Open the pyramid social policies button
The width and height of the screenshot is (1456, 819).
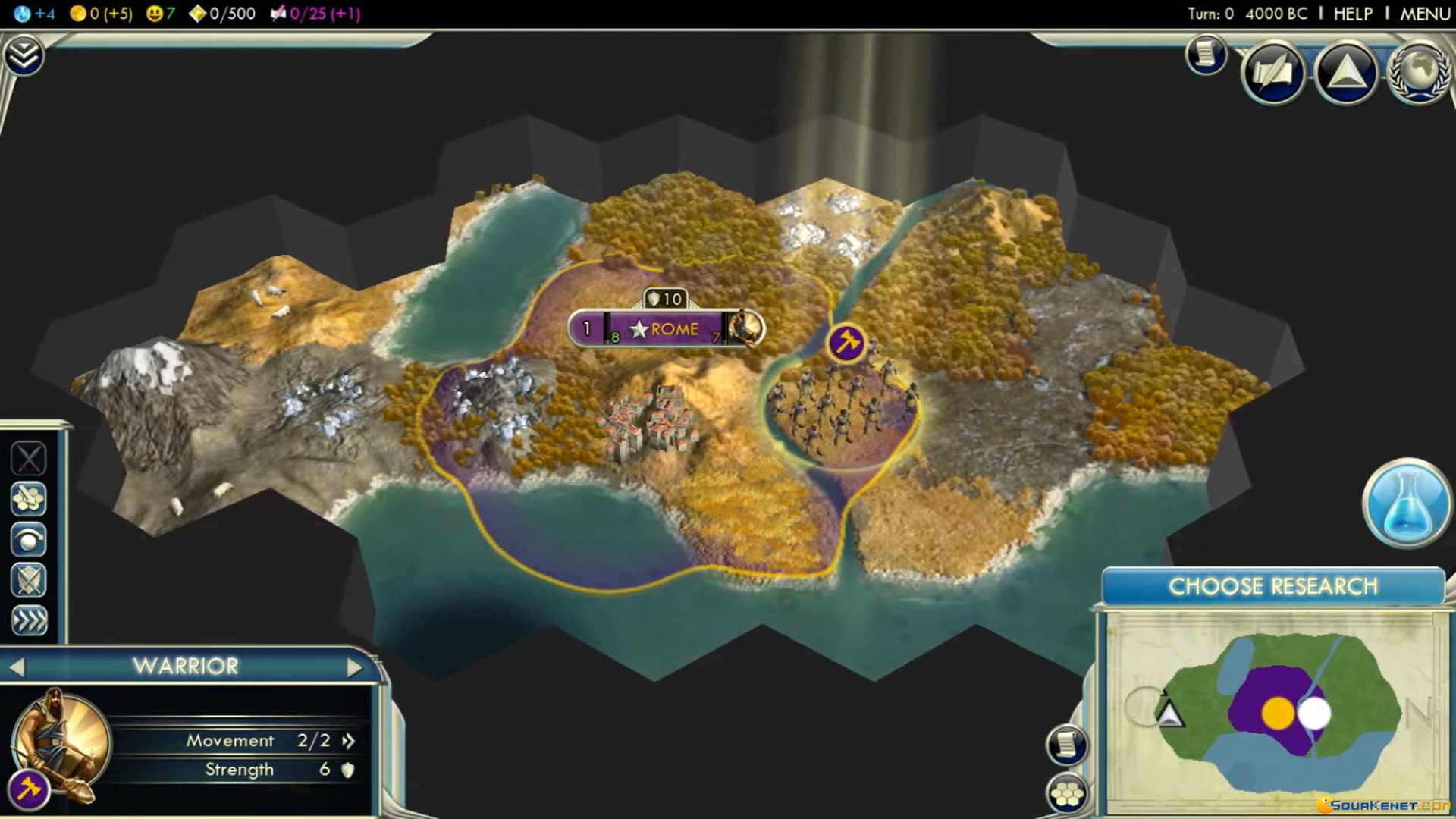1346,72
